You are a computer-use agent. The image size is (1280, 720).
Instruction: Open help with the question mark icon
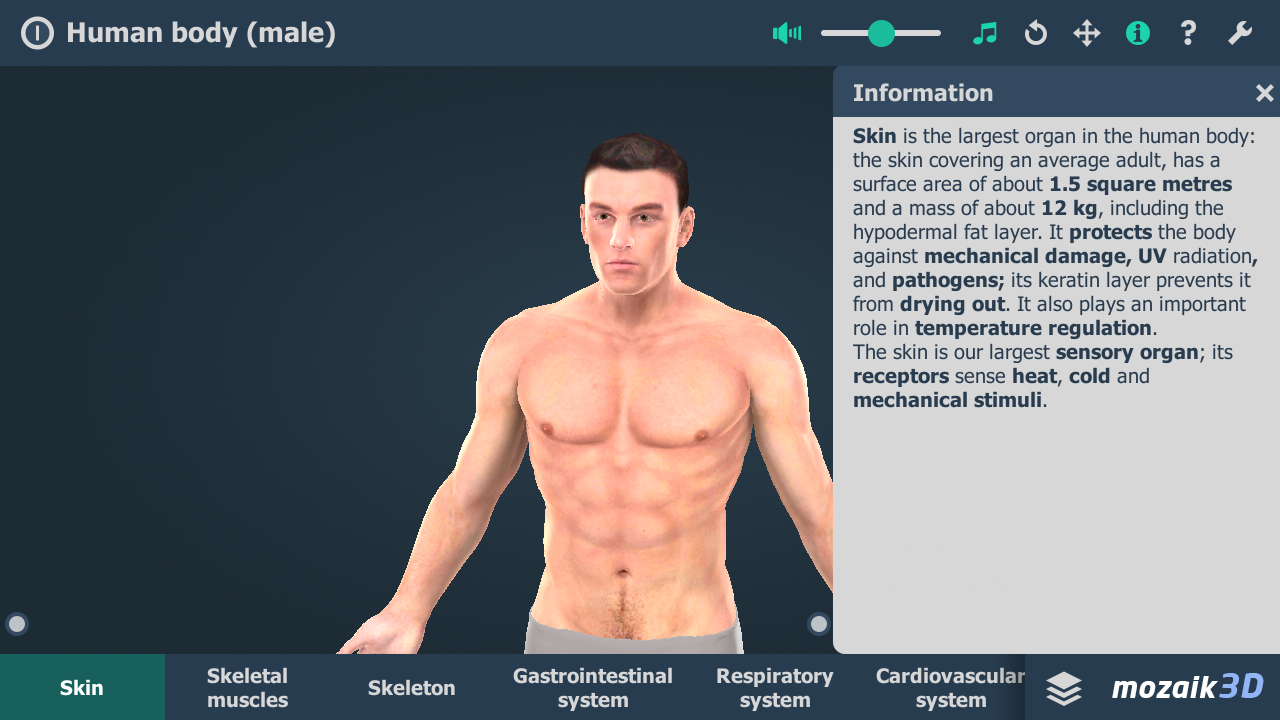(x=1188, y=33)
